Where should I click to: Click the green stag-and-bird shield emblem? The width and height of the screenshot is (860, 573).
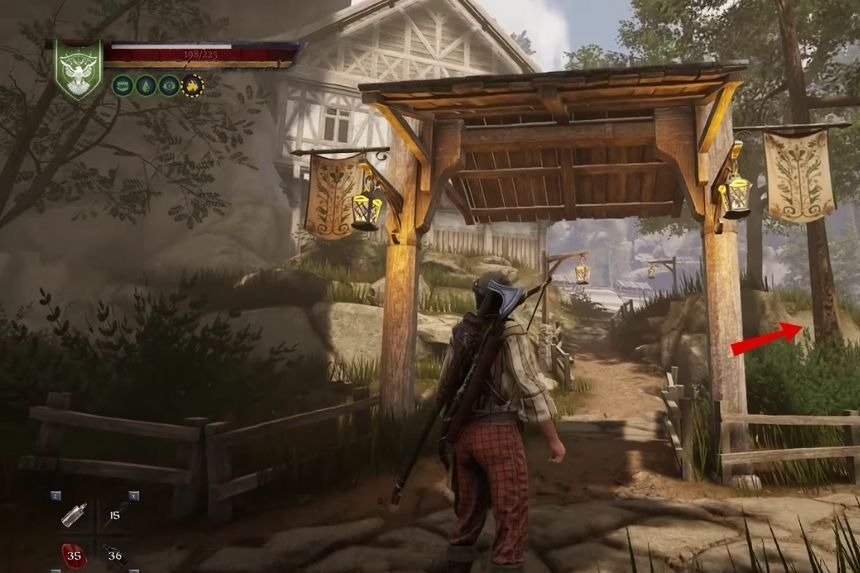pyautogui.click(x=77, y=68)
